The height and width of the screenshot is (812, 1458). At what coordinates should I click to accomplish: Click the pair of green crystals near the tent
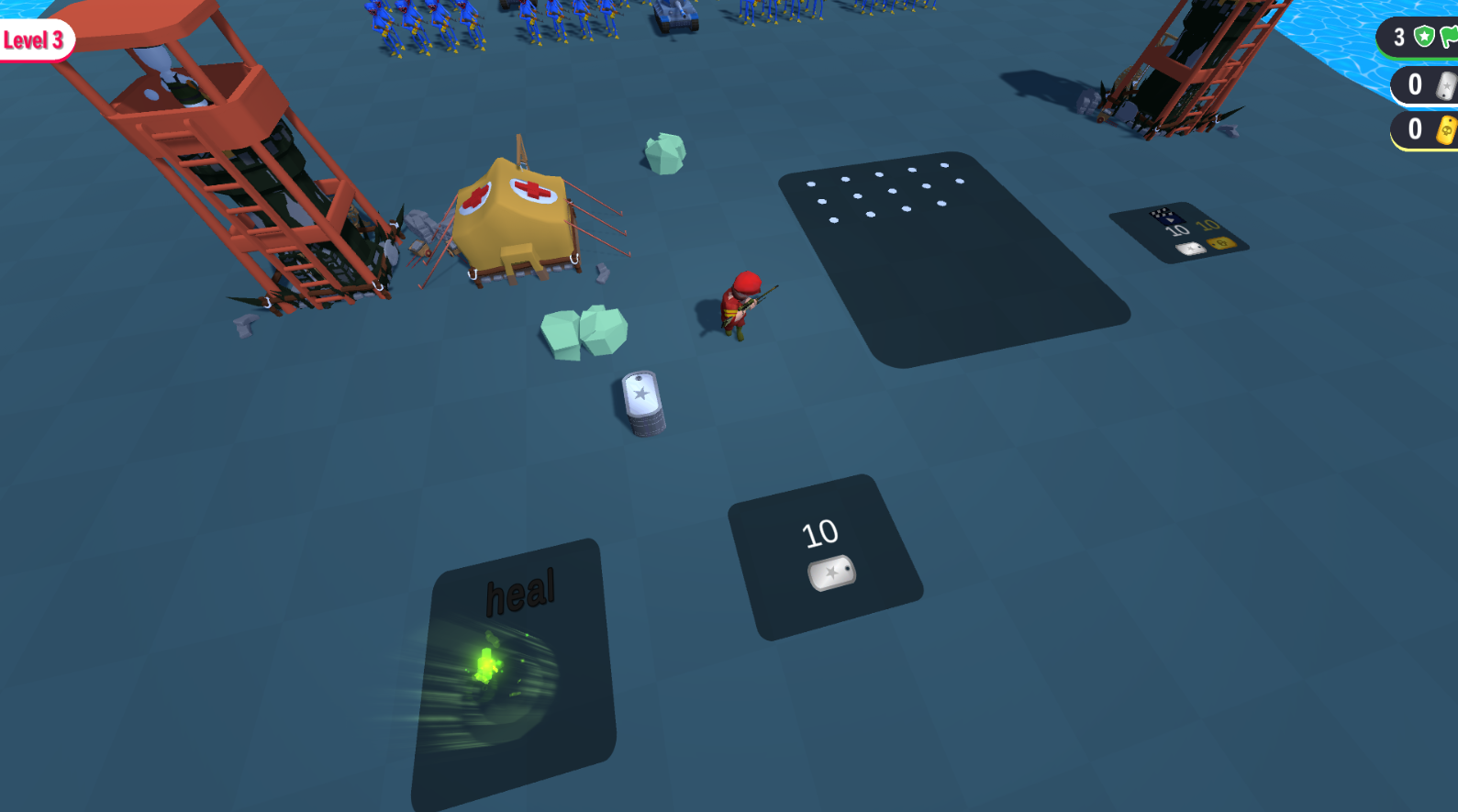pyautogui.click(x=583, y=332)
